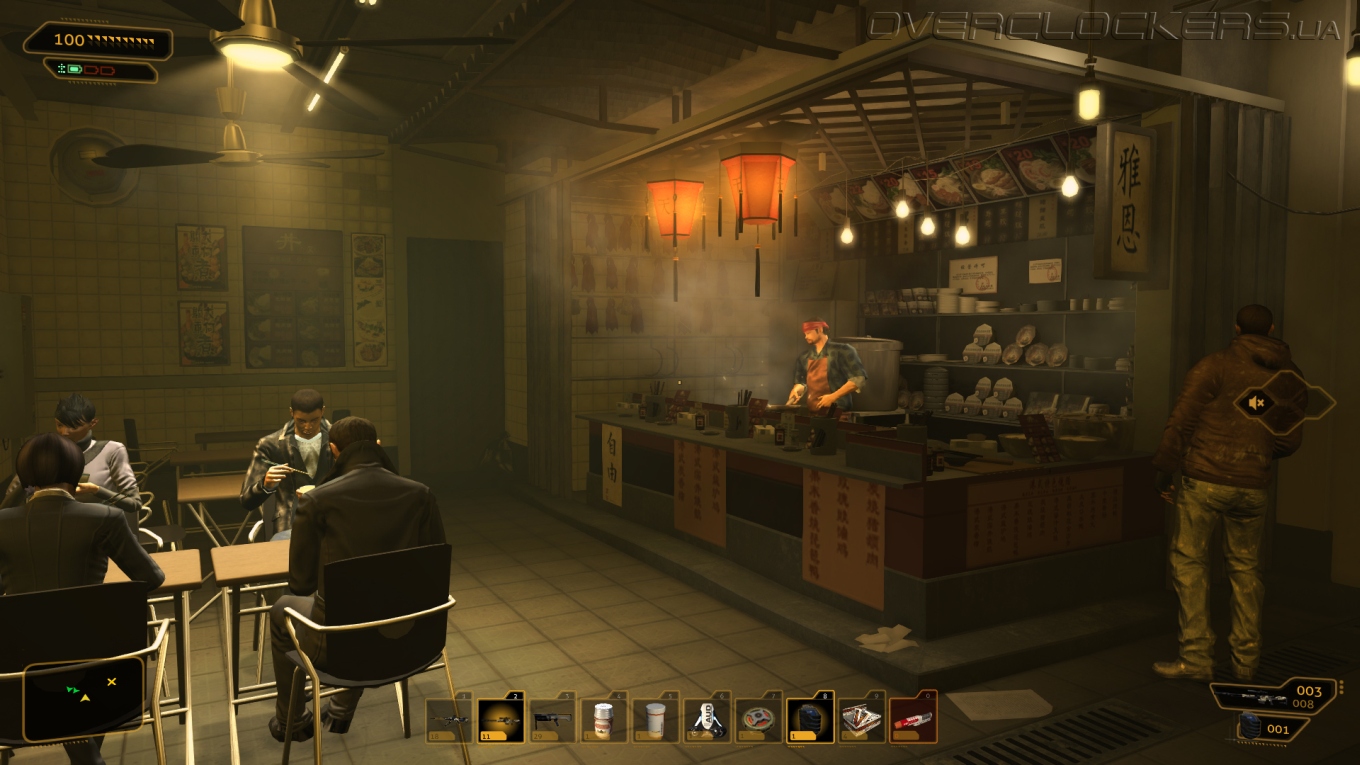Select the round mine in slot 7

click(759, 720)
